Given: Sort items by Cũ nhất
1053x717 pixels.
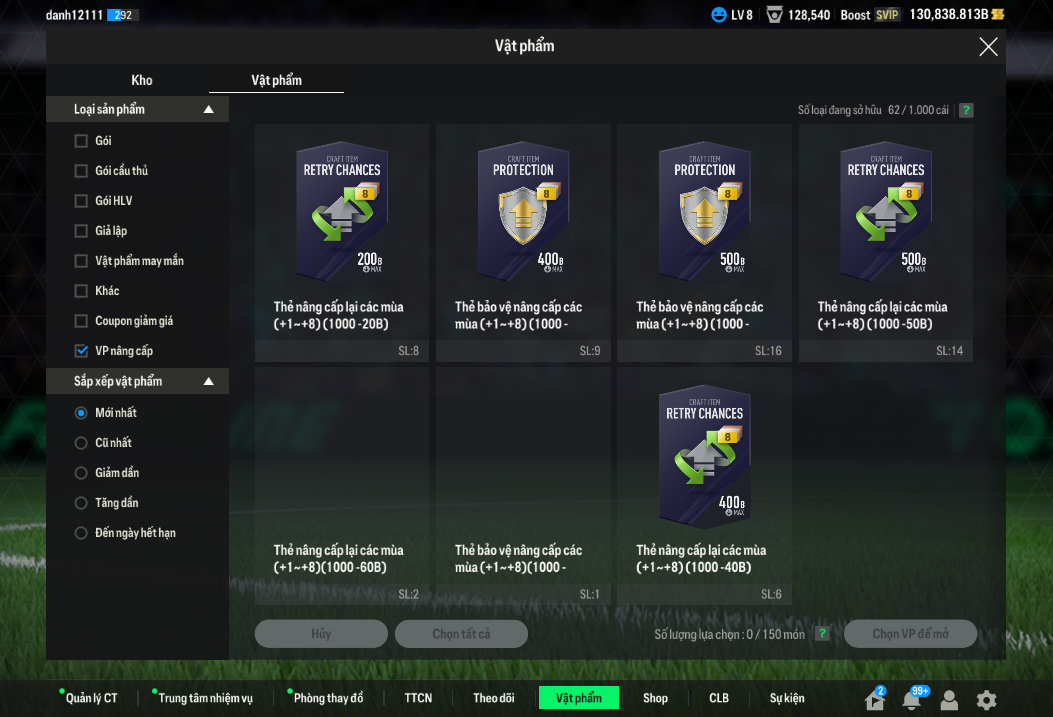Looking at the screenshot, I should coord(82,443).
